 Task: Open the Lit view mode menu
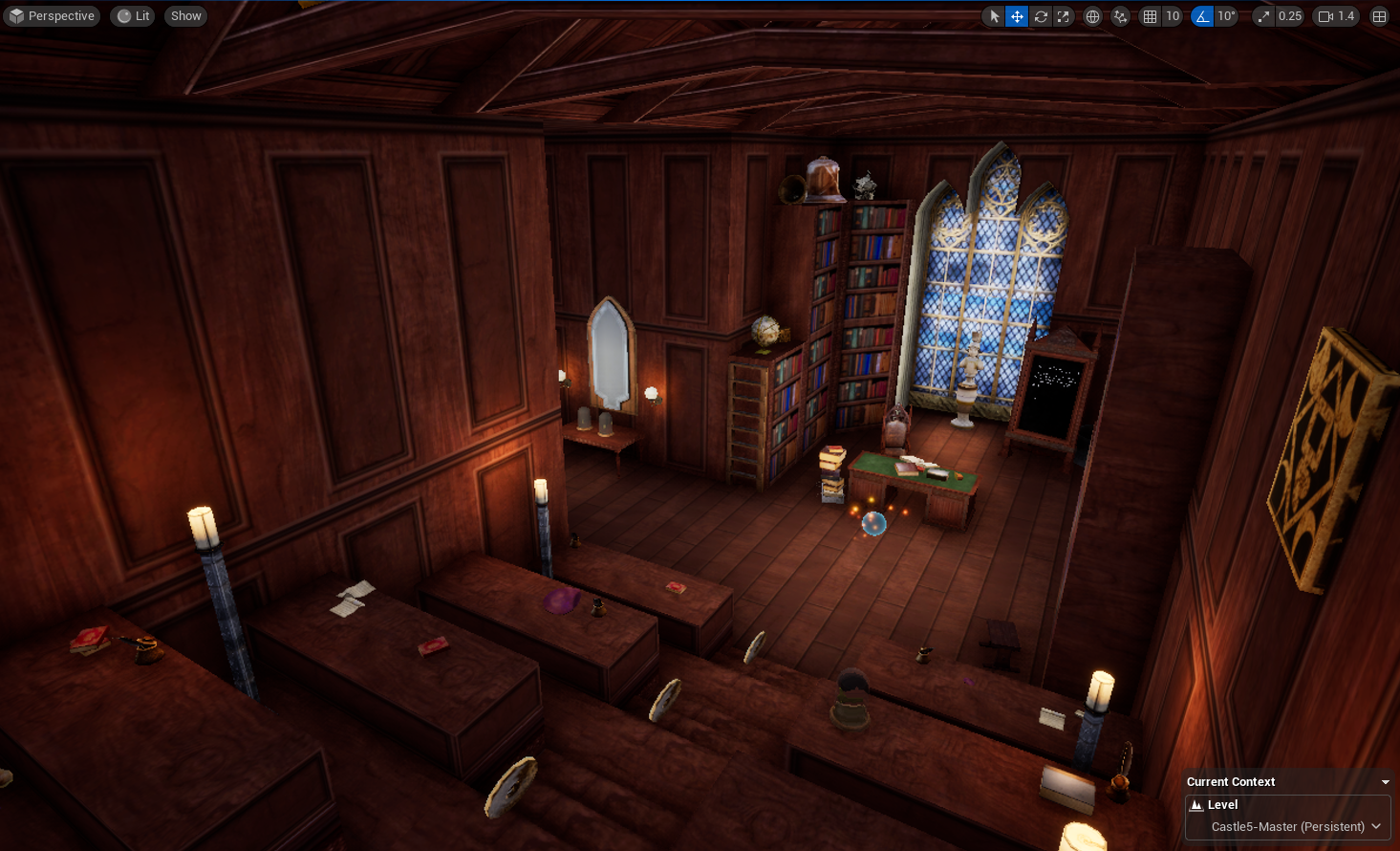click(x=134, y=16)
